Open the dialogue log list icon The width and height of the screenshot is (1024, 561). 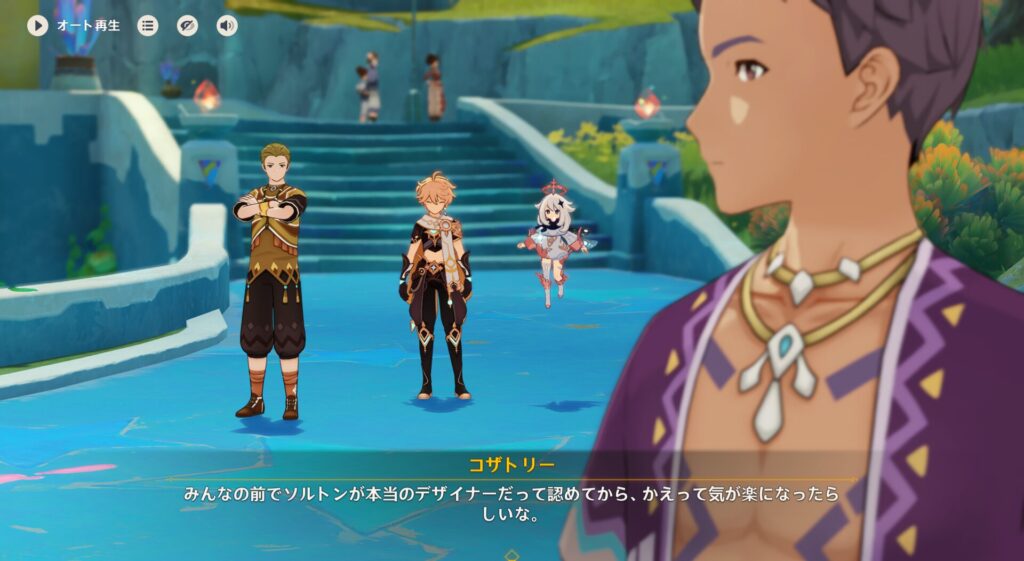(148, 26)
